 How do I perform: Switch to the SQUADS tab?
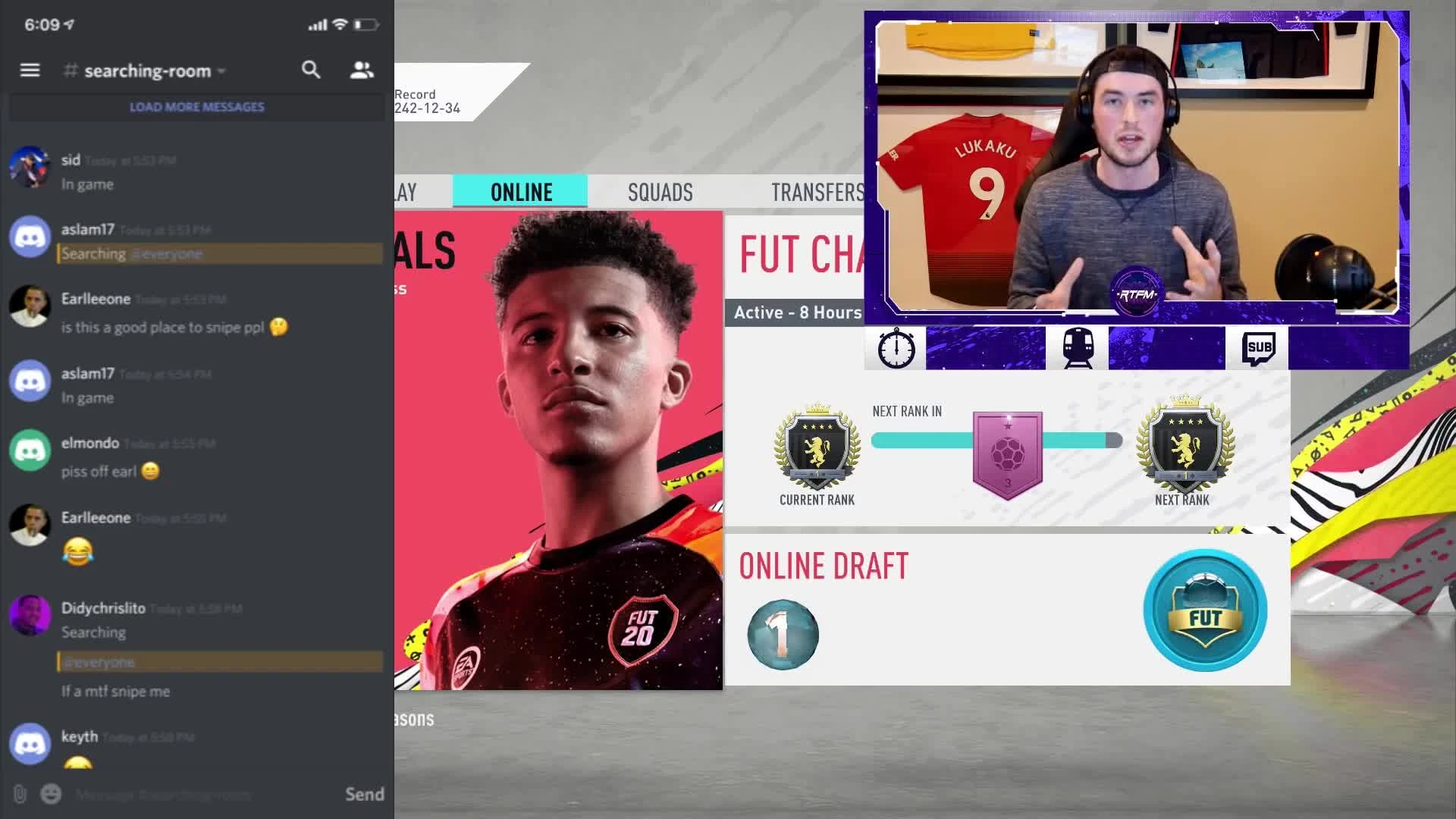click(x=661, y=192)
